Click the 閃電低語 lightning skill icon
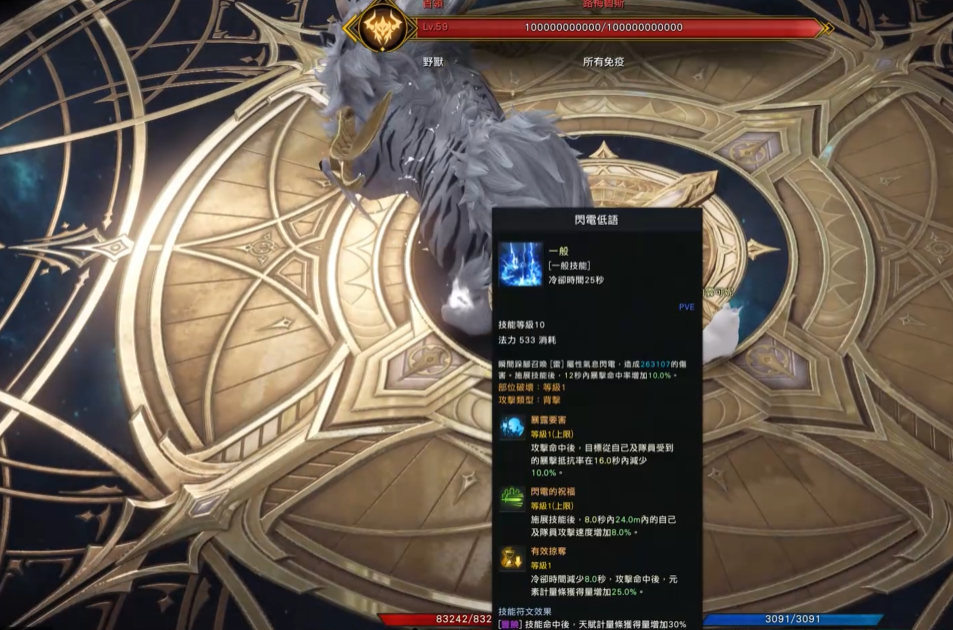Image resolution: width=953 pixels, height=630 pixels. 520,264
